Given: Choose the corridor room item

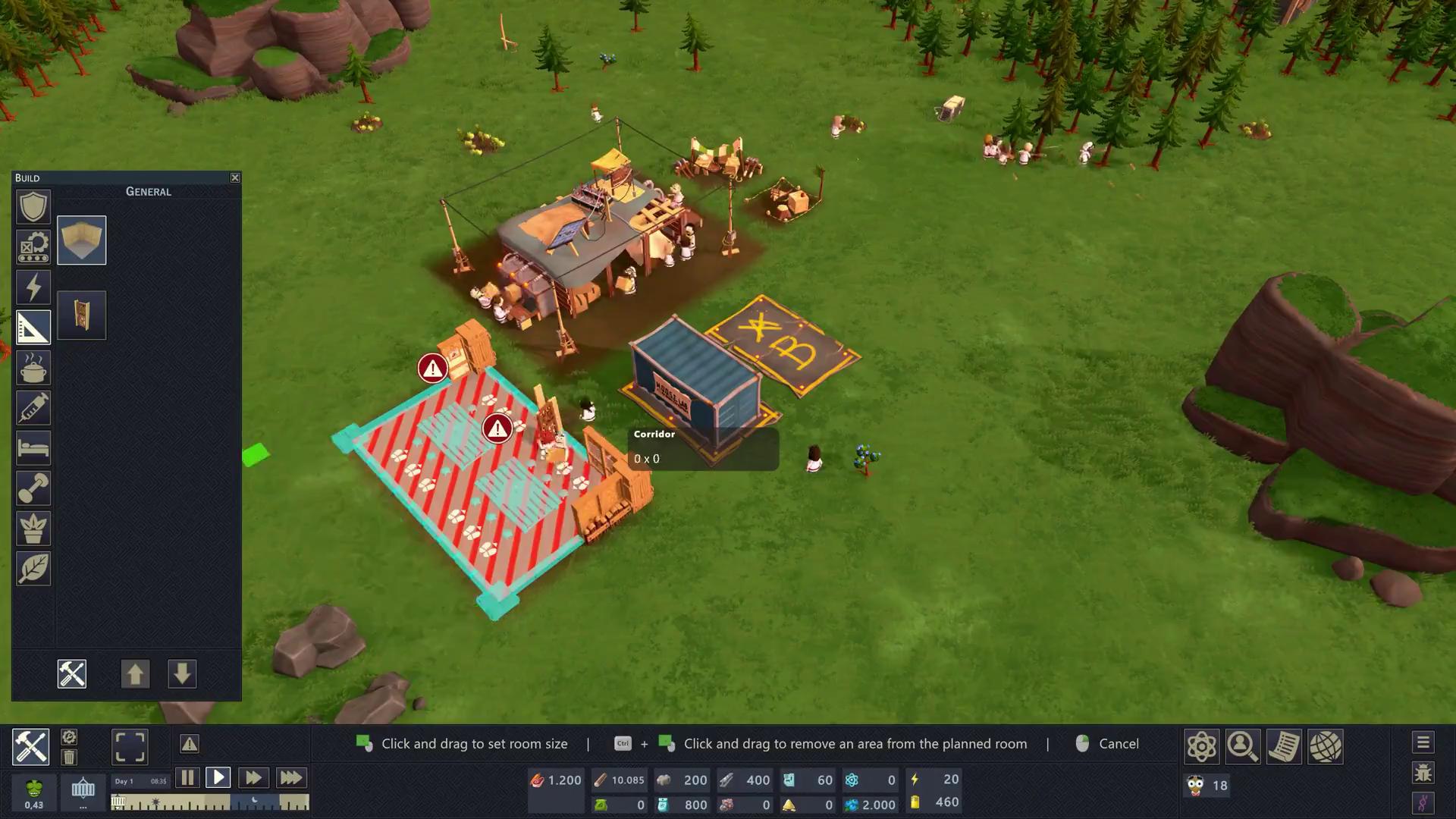Looking at the screenshot, I should pyautogui.click(x=82, y=240).
